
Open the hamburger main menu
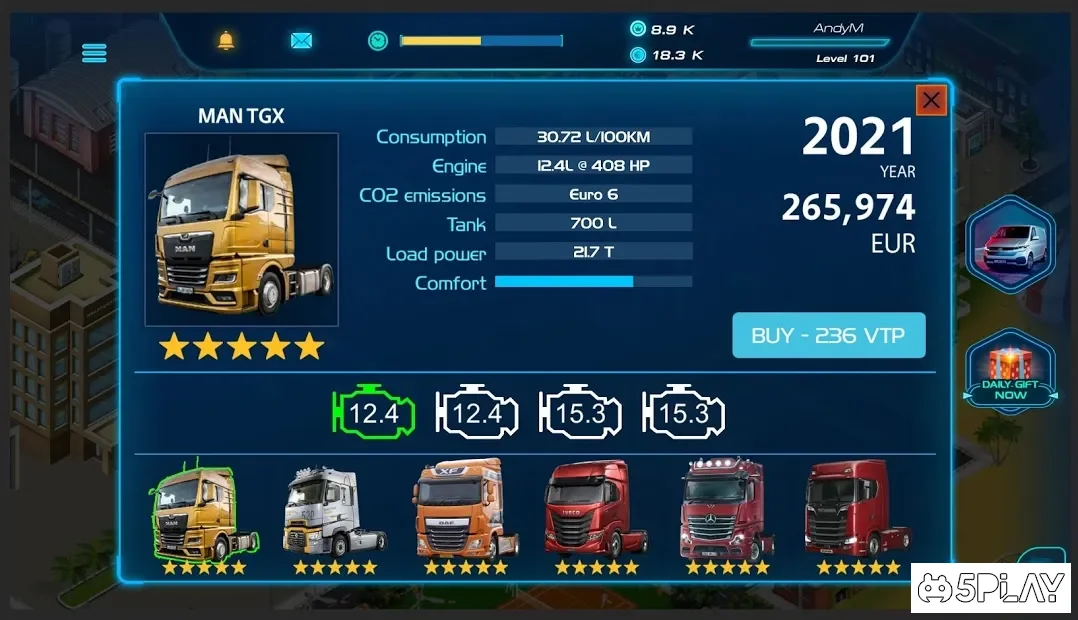point(94,52)
